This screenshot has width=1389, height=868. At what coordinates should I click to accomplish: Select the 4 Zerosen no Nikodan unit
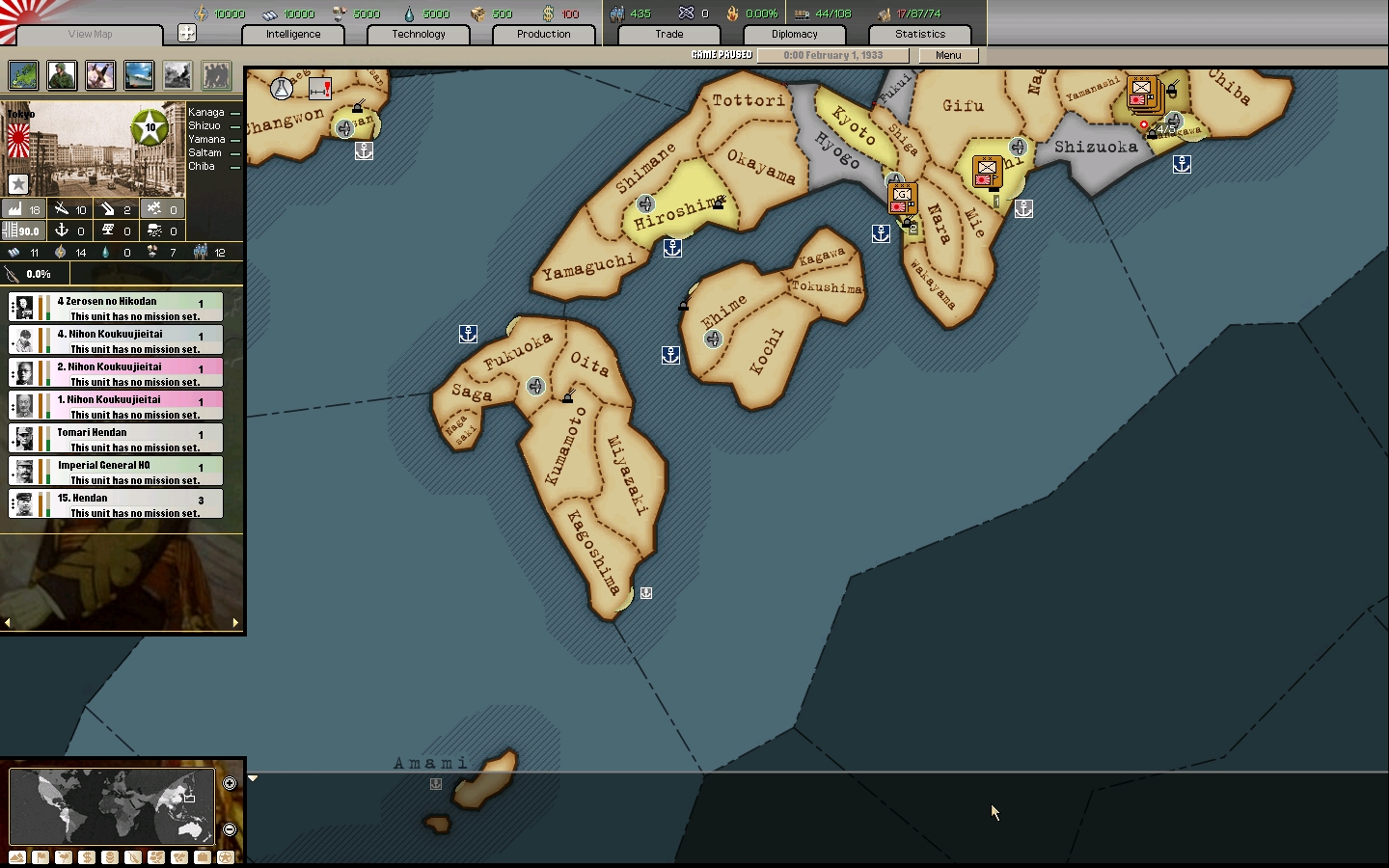(x=116, y=308)
